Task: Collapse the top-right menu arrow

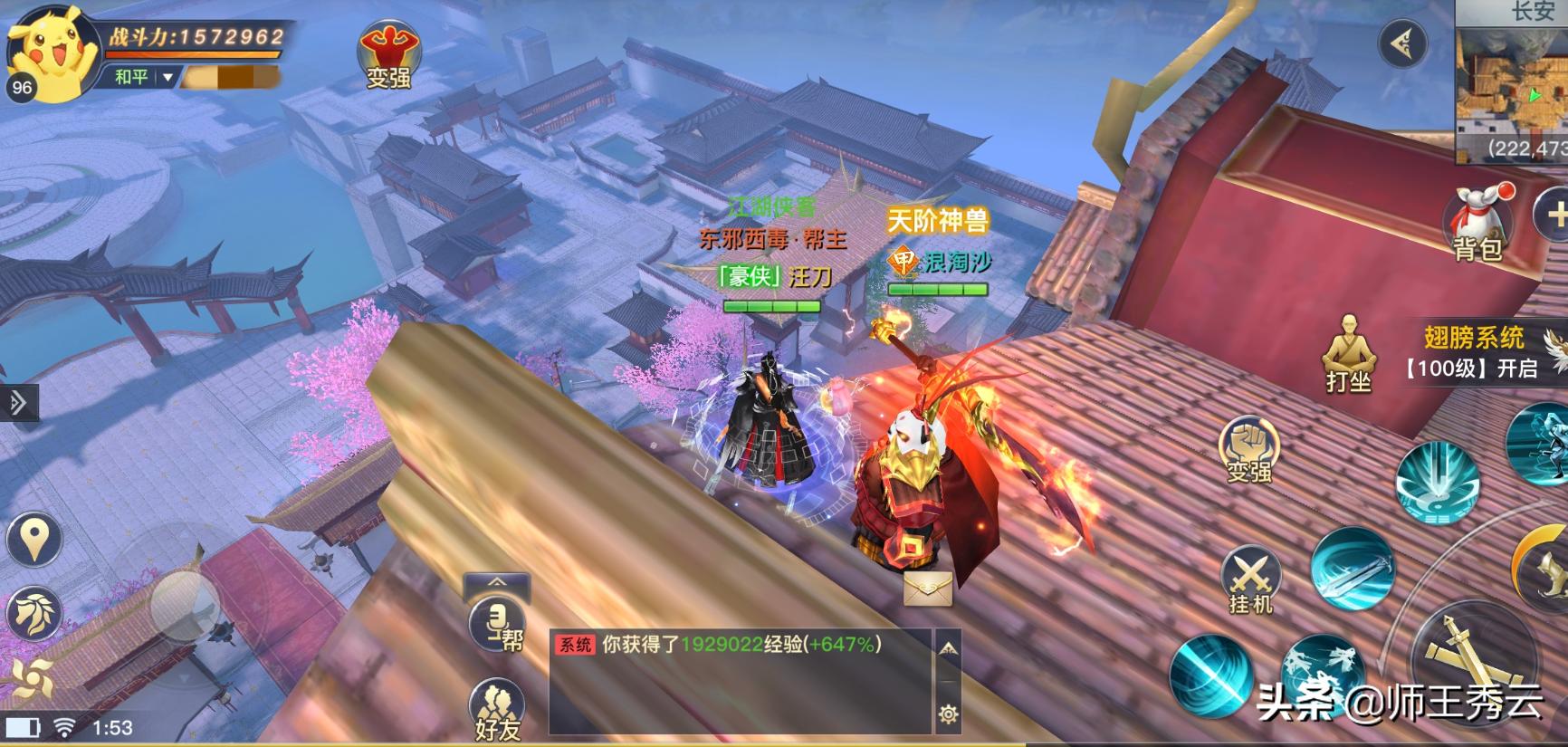Action: point(1402,43)
